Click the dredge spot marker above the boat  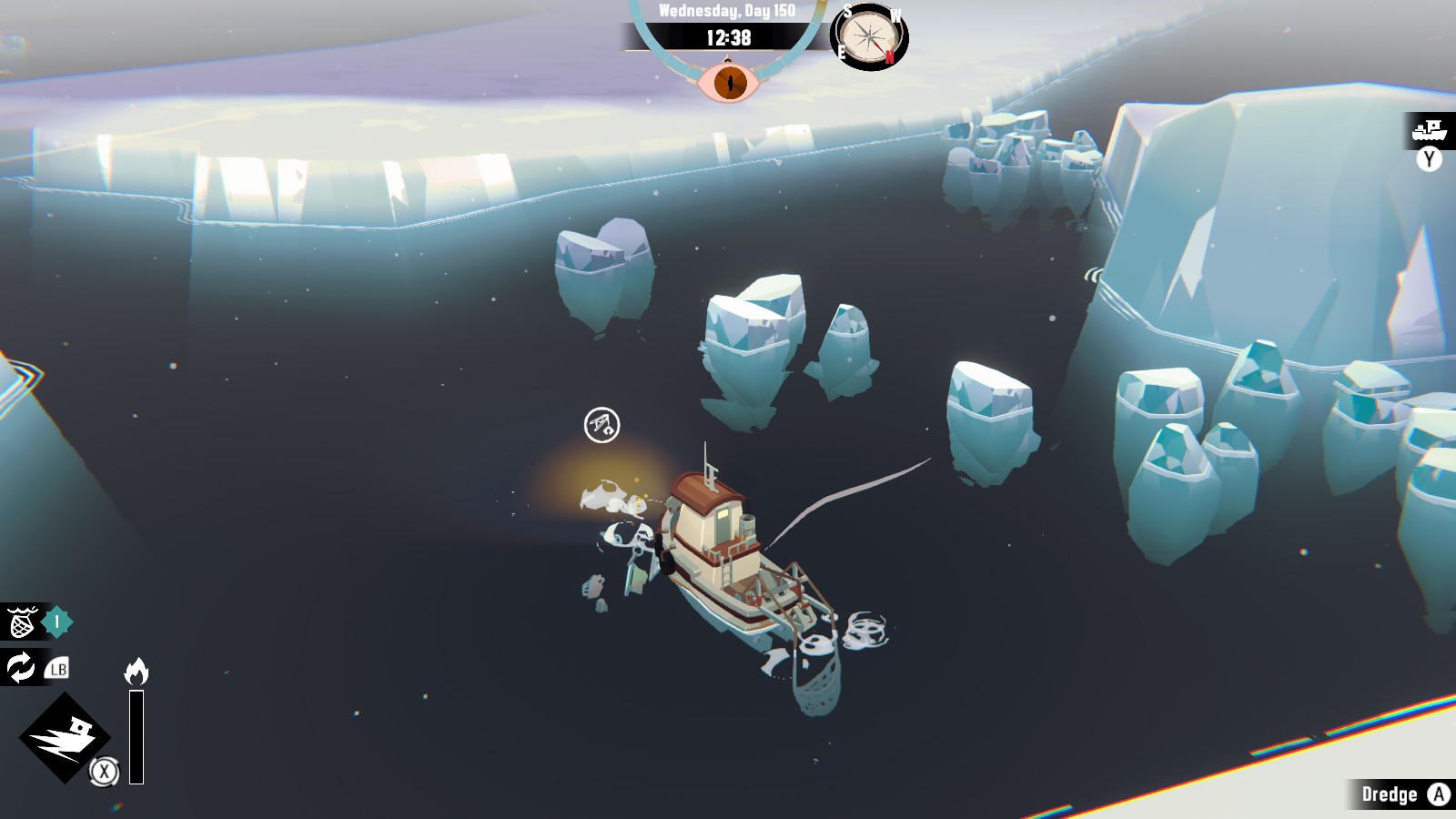click(x=602, y=425)
